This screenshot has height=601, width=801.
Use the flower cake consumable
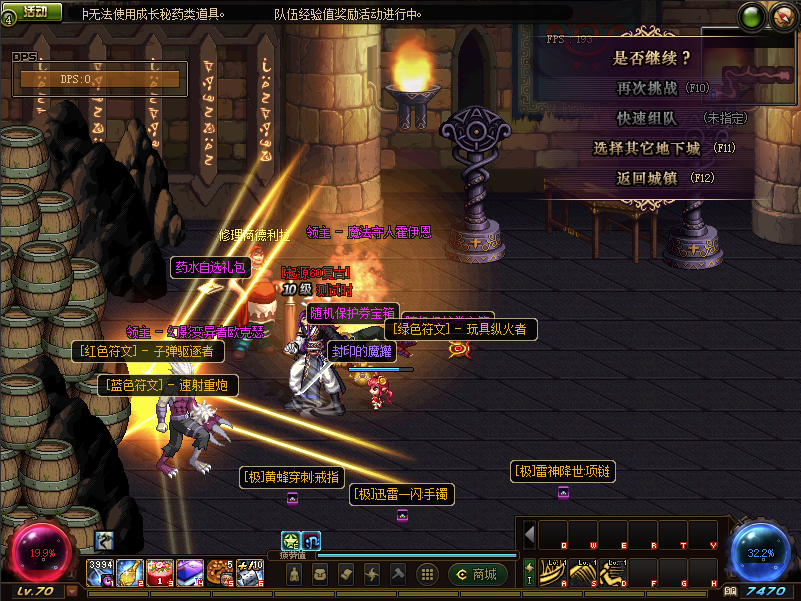pos(160,572)
